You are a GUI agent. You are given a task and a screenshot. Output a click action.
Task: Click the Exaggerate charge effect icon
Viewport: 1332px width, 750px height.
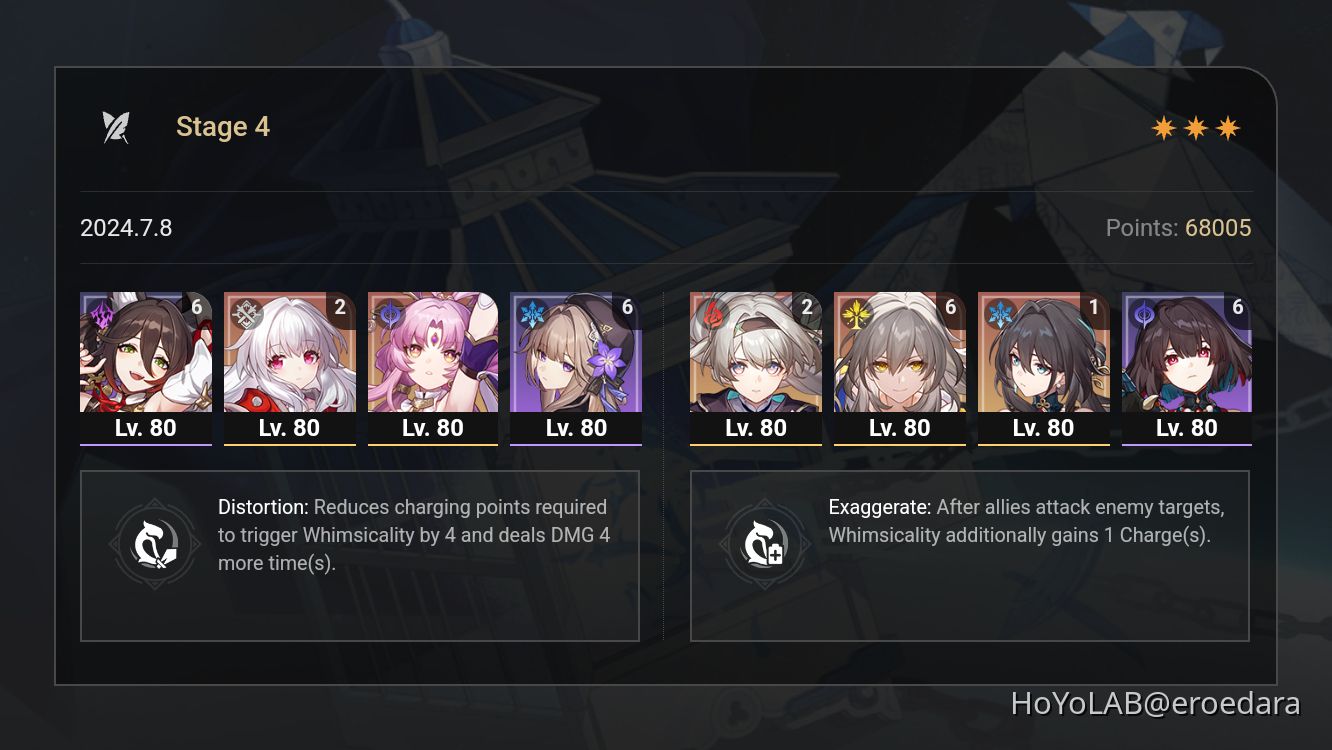coord(765,543)
